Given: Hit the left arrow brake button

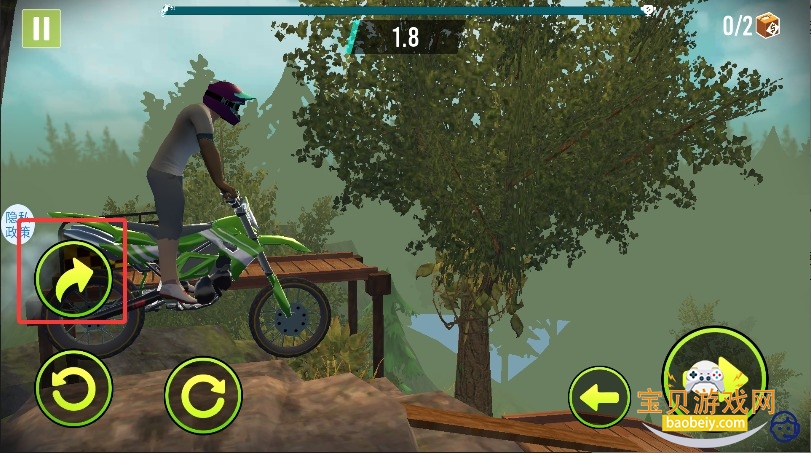Looking at the screenshot, I should pos(599,398).
